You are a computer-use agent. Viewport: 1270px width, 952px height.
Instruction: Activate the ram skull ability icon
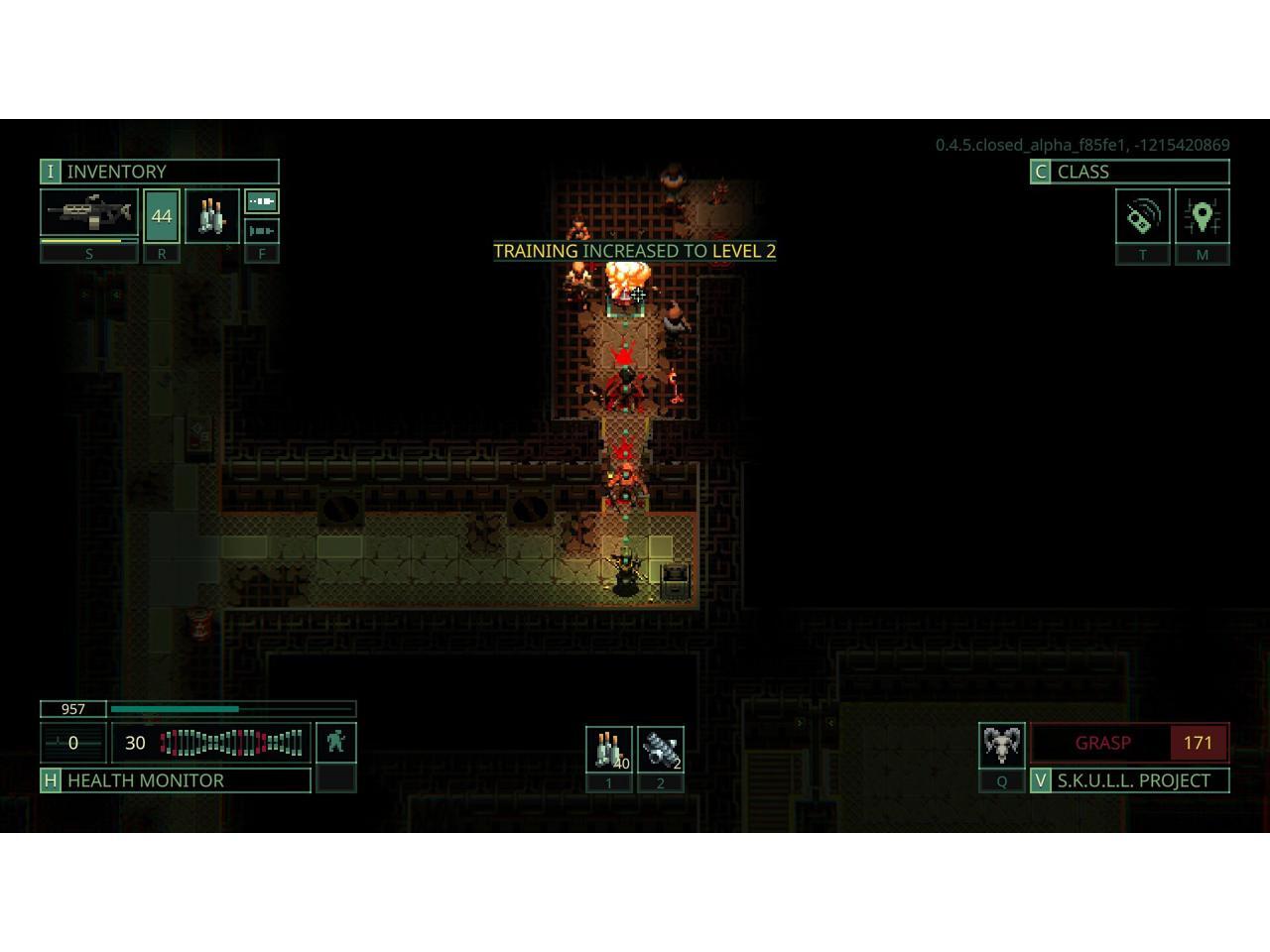pos(1001,744)
